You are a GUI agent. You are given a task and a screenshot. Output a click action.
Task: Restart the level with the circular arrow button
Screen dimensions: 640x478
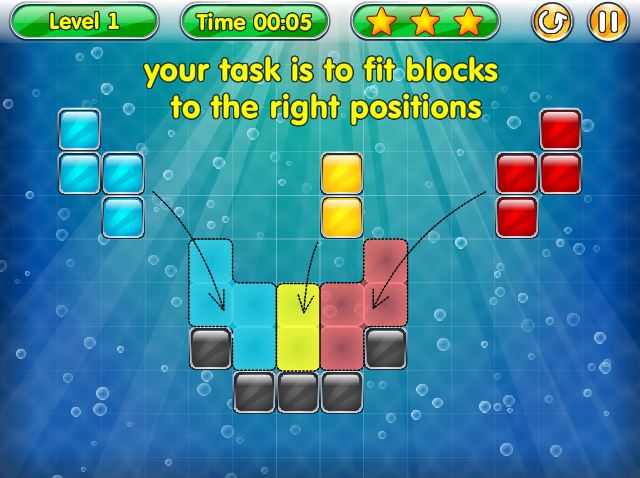(551, 21)
